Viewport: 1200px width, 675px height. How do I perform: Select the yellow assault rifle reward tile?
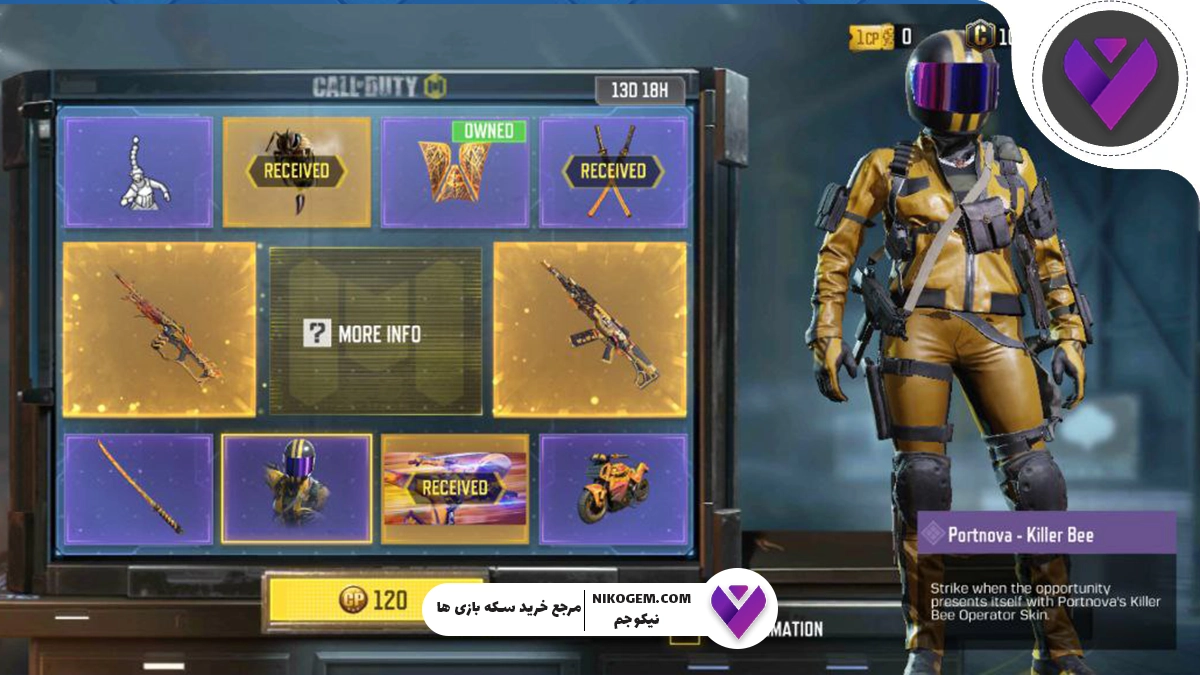(590, 329)
